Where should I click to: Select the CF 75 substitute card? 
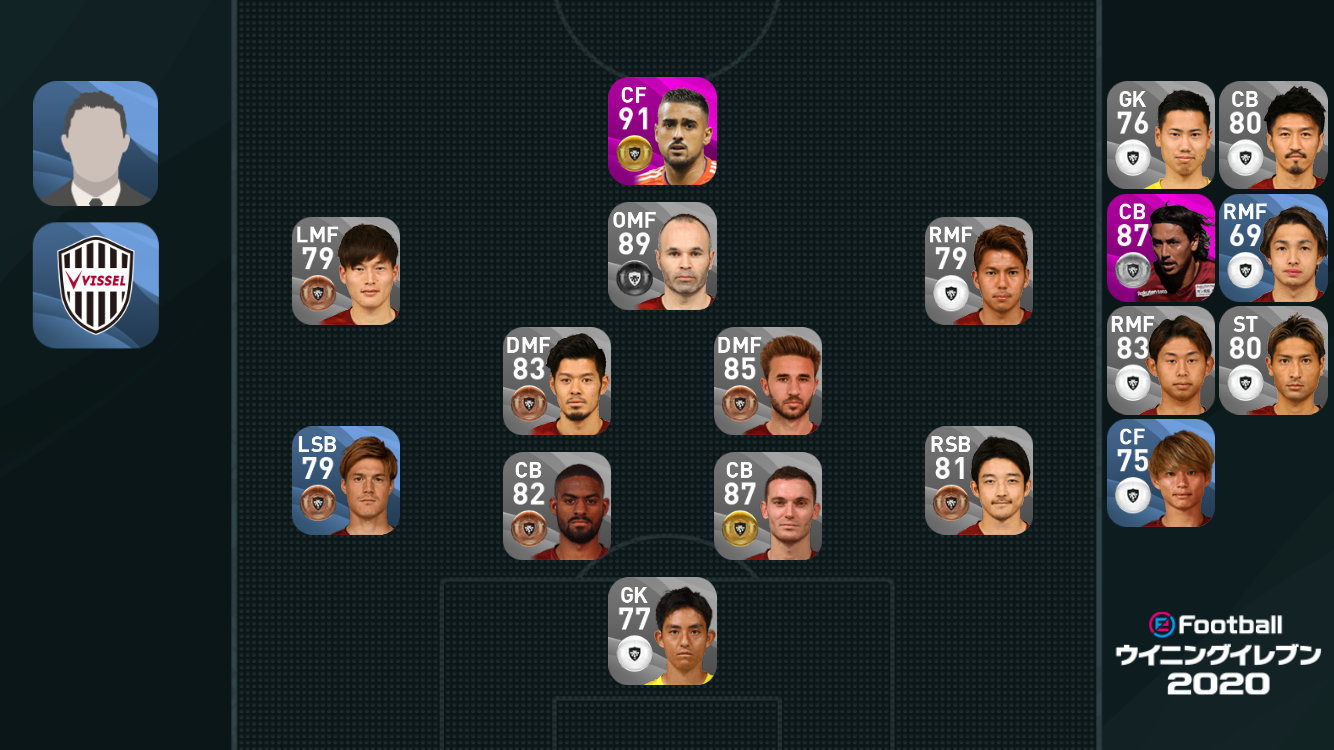pos(1161,473)
